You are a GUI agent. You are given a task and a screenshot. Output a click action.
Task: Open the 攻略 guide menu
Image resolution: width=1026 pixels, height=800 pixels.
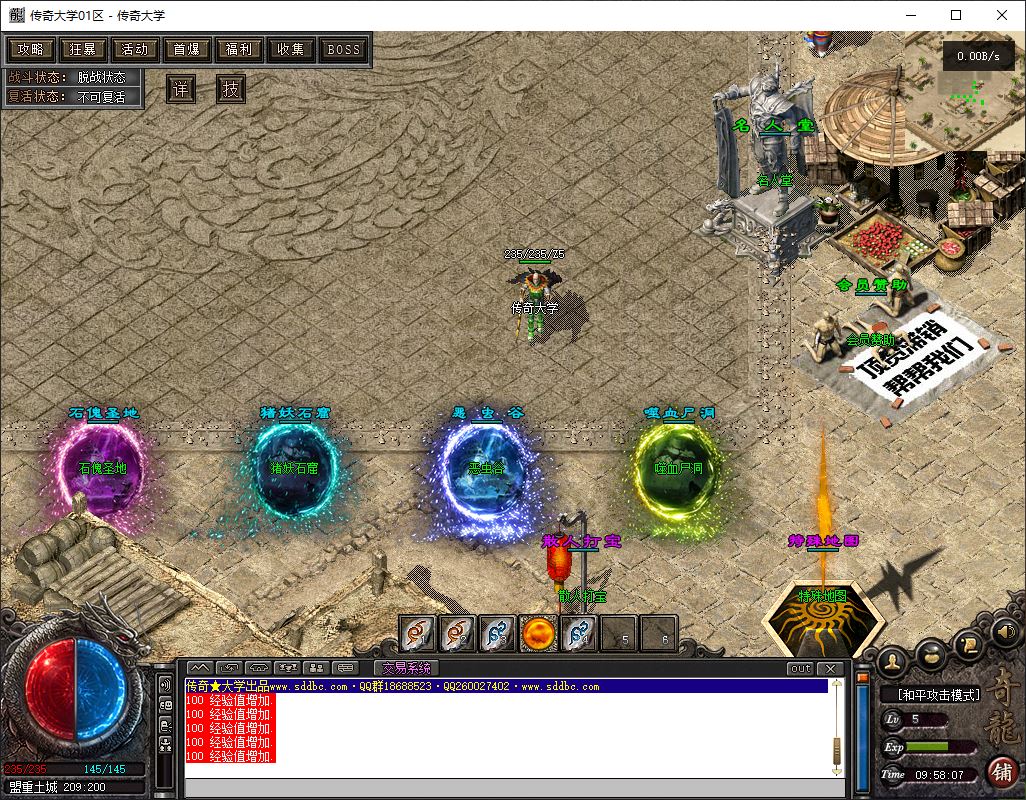click(x=31, y=49)
